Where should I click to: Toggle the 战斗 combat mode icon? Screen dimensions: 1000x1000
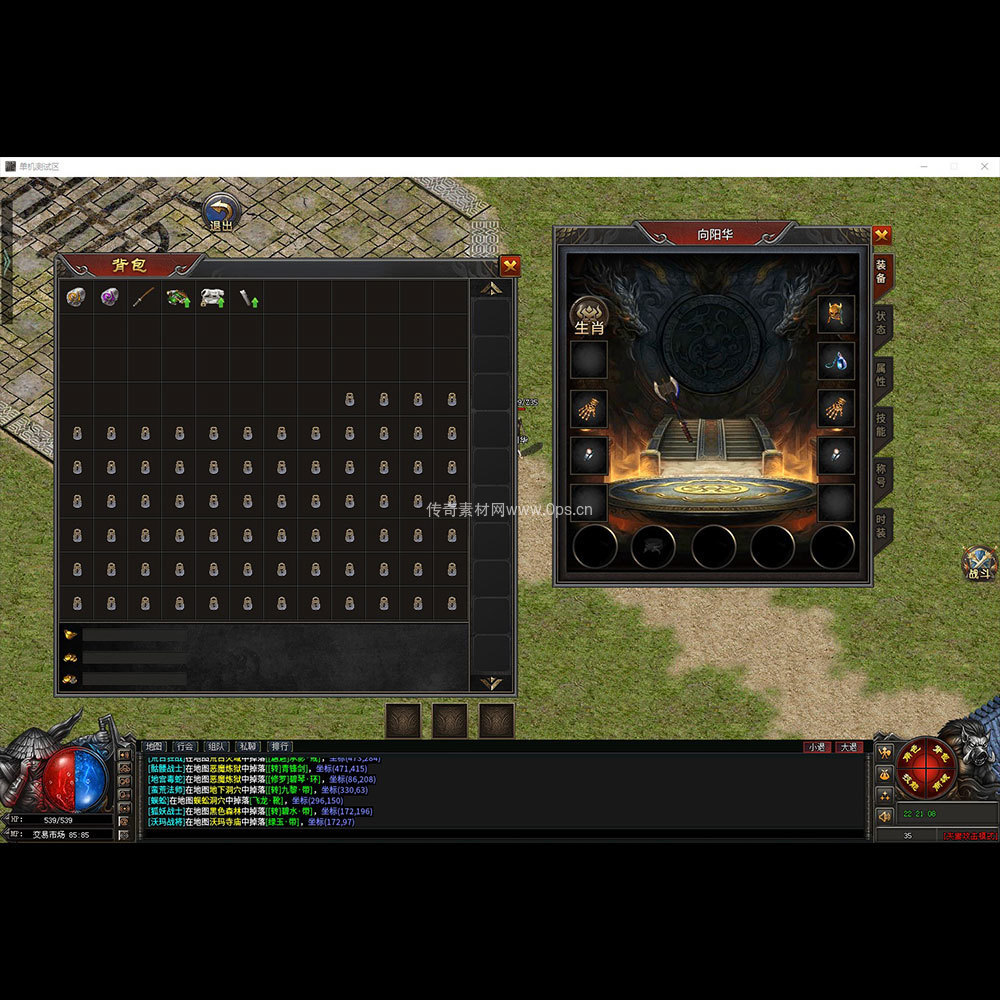point(978,563)
